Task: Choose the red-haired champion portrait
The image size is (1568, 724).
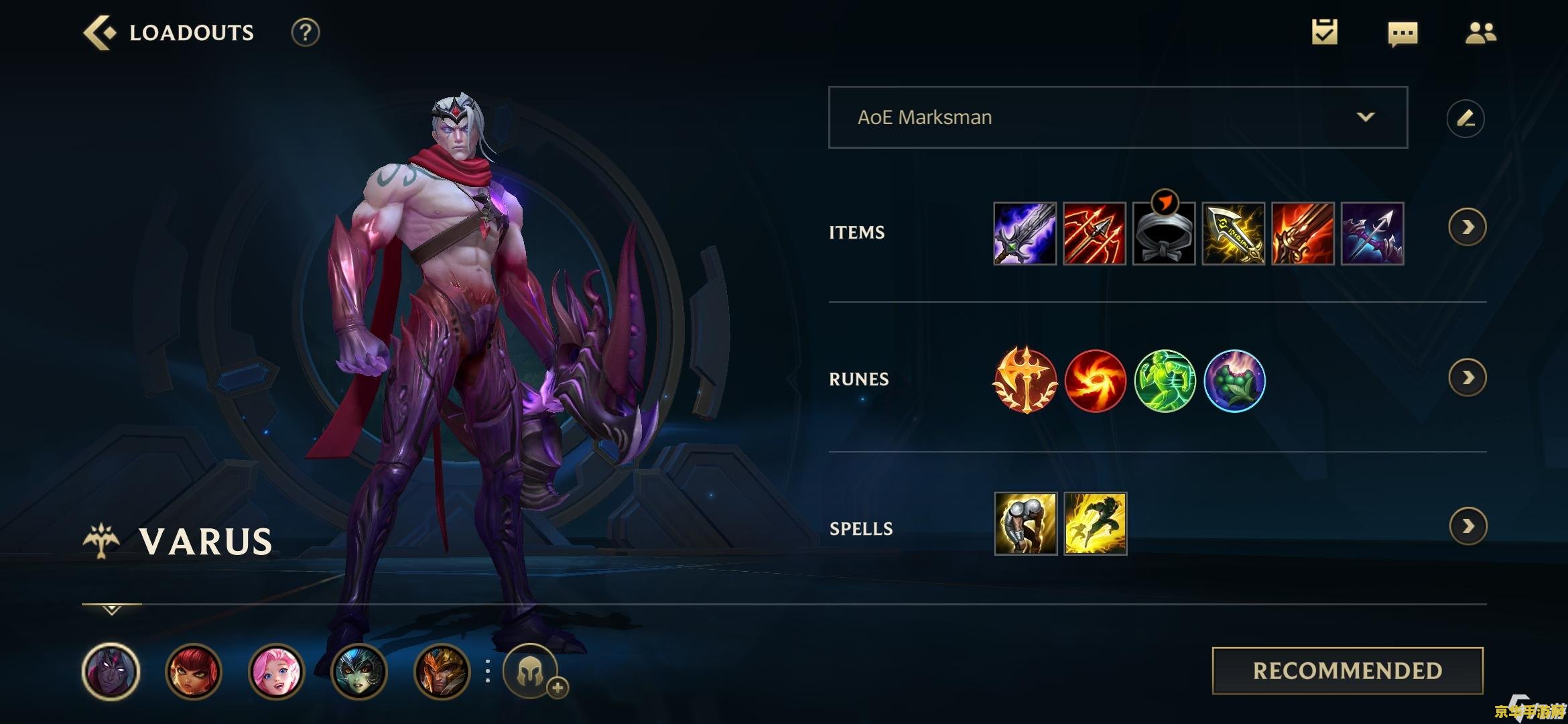Action: (194, 671)
